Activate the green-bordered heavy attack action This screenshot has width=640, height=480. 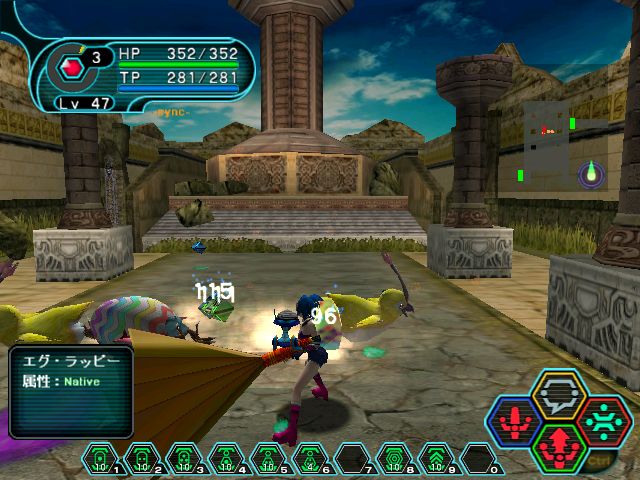(559, 446)
